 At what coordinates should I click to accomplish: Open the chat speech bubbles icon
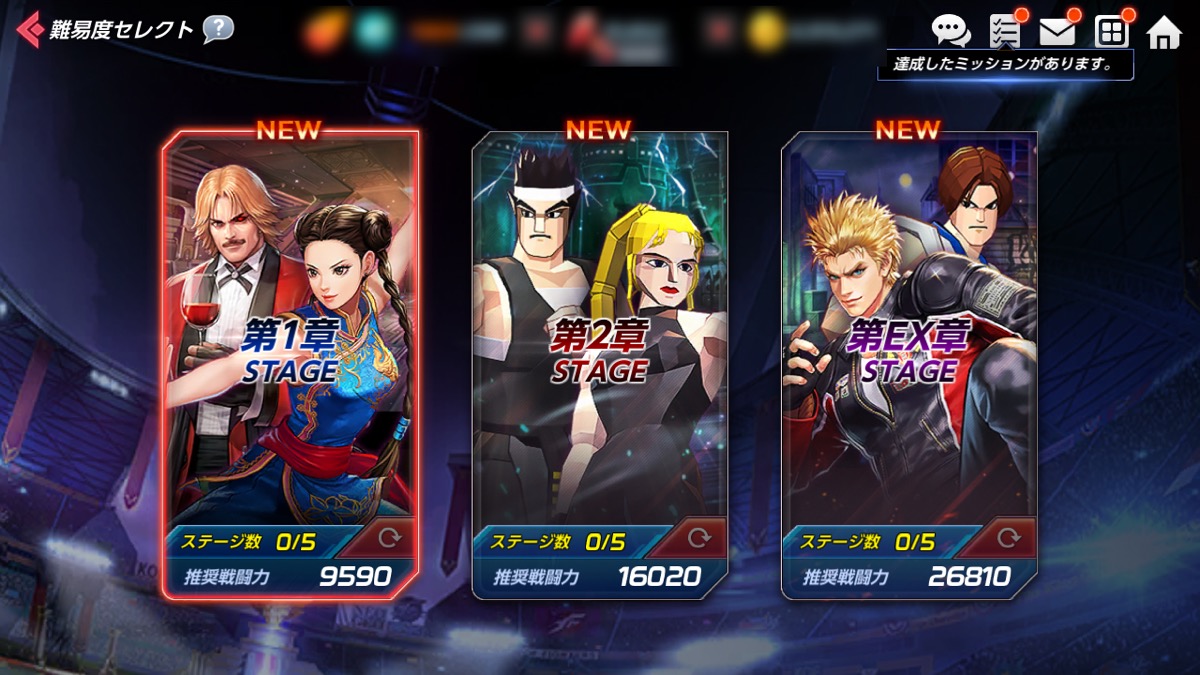tap(950, 31)
